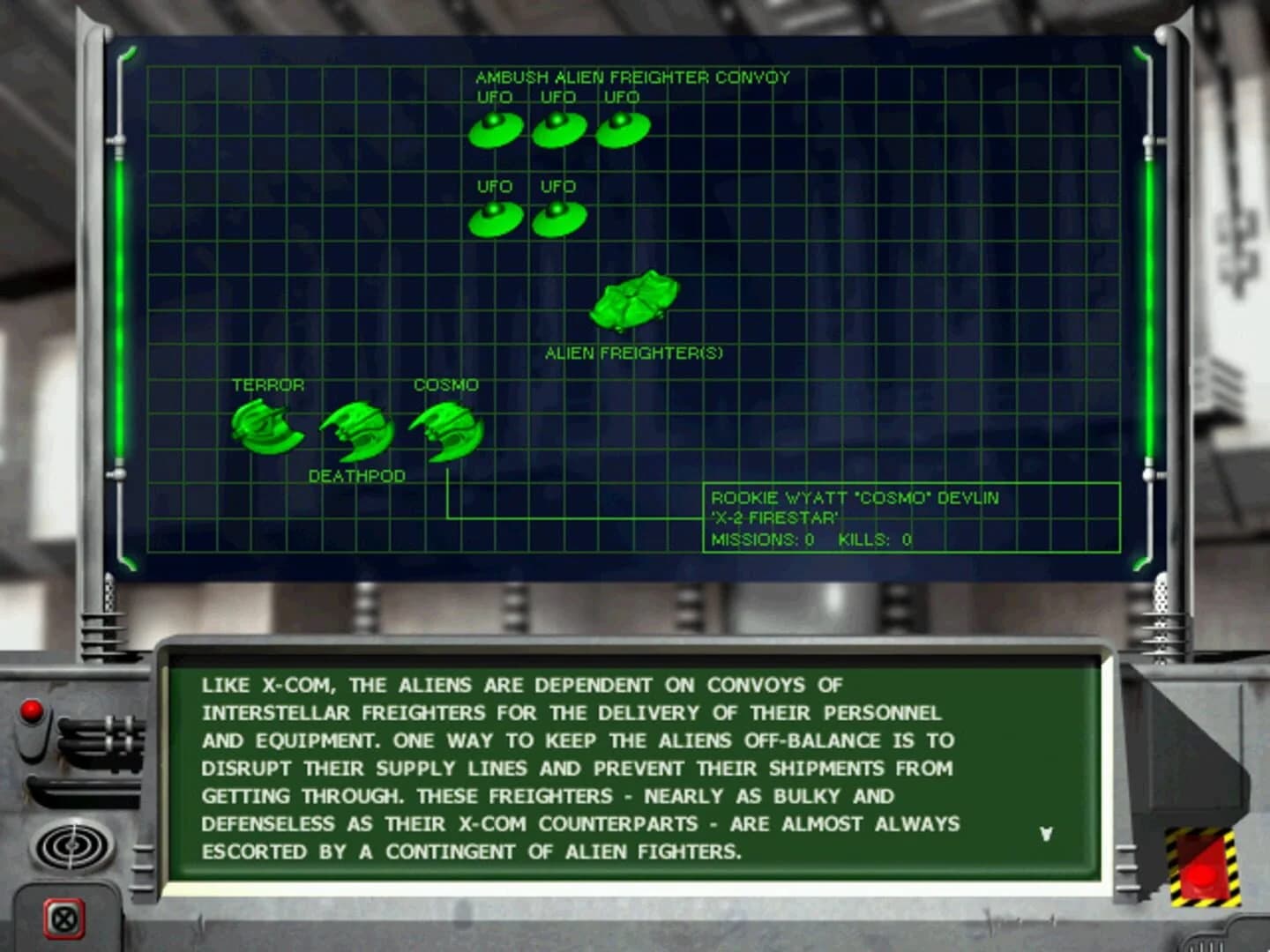Select the middle UFO in the top row
The image size is (1270, 952).
pyautogui.click(x=557, y=129)
